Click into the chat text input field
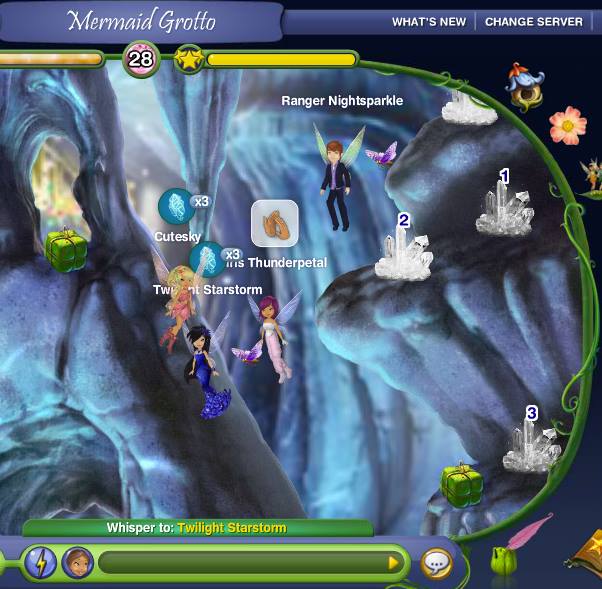This screenshot has height=589, width=602. pos(240,563)
